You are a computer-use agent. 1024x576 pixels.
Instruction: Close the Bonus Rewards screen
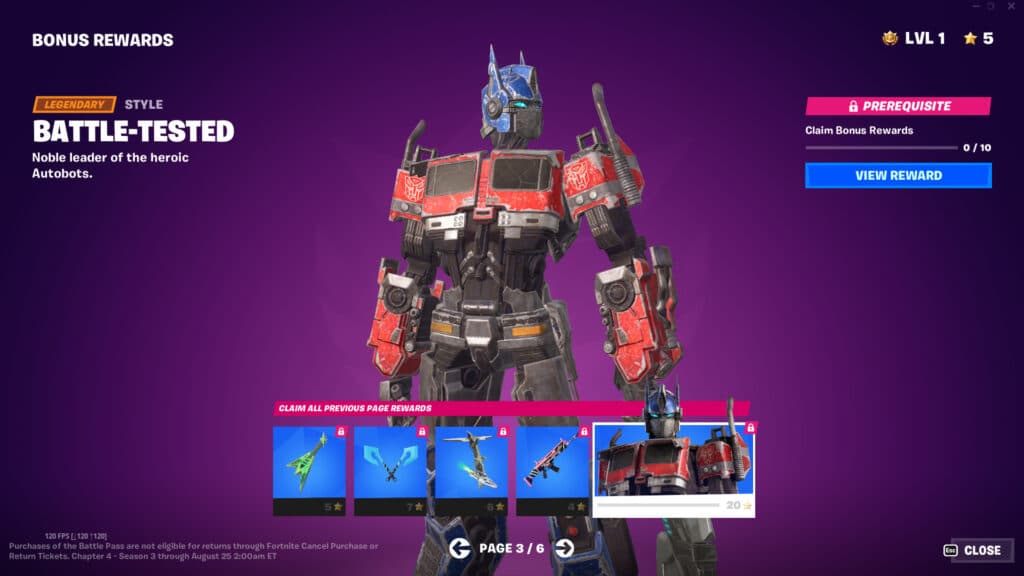(x=972, y=550)
